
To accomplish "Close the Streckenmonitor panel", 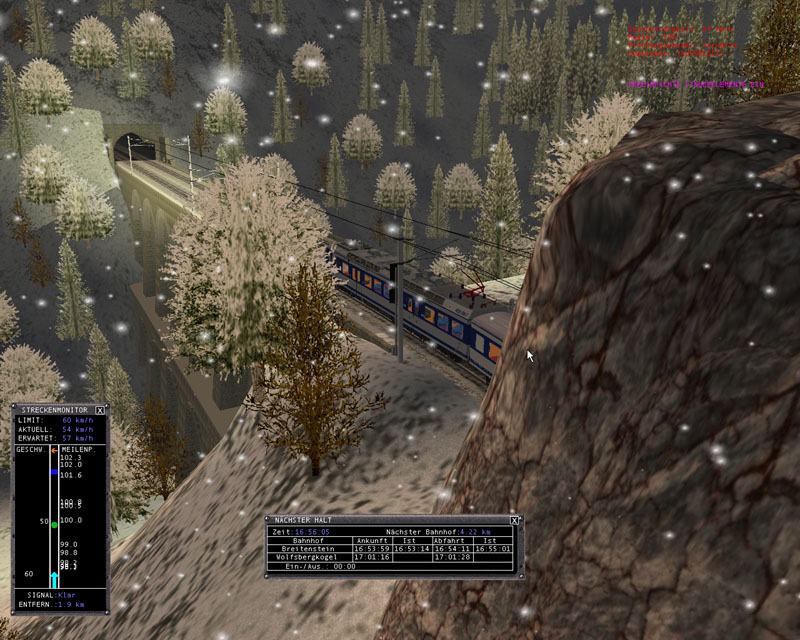I will click(x=101, y=410).
